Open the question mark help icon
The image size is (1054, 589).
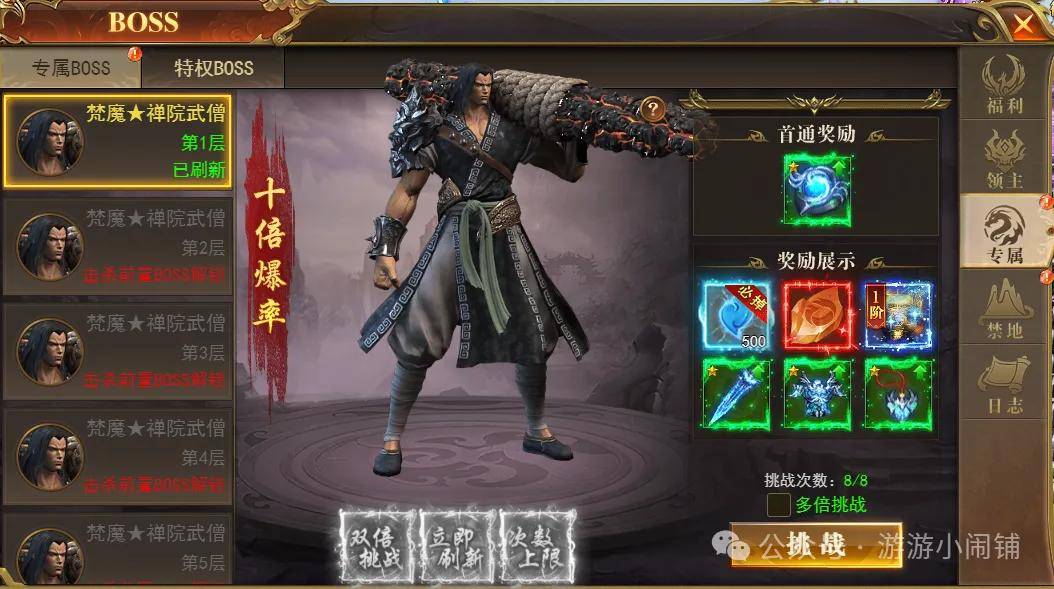652,108
